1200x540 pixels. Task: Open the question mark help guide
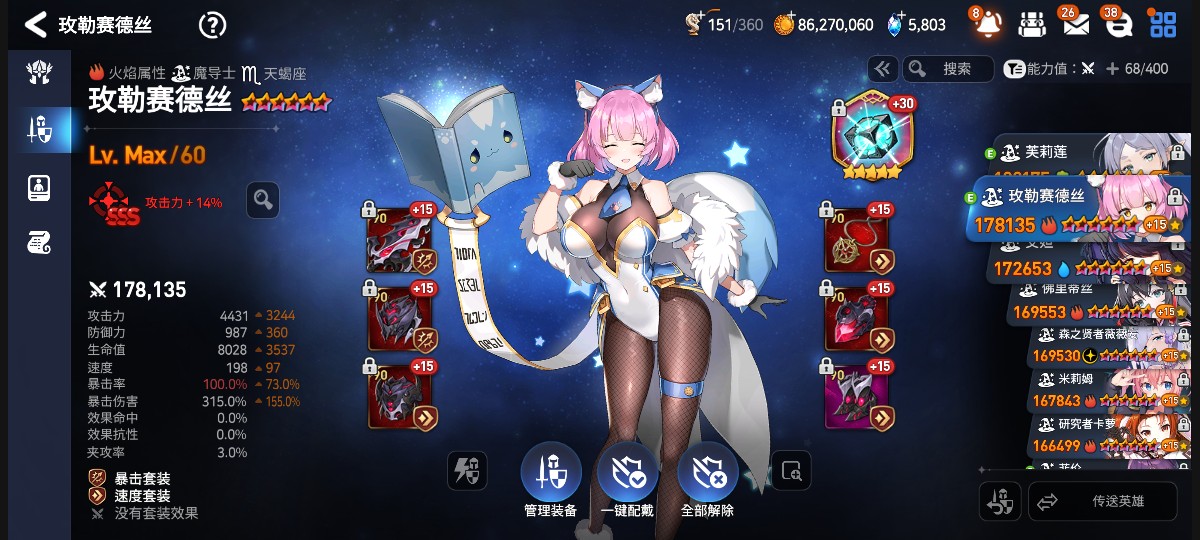coord(212,25)
